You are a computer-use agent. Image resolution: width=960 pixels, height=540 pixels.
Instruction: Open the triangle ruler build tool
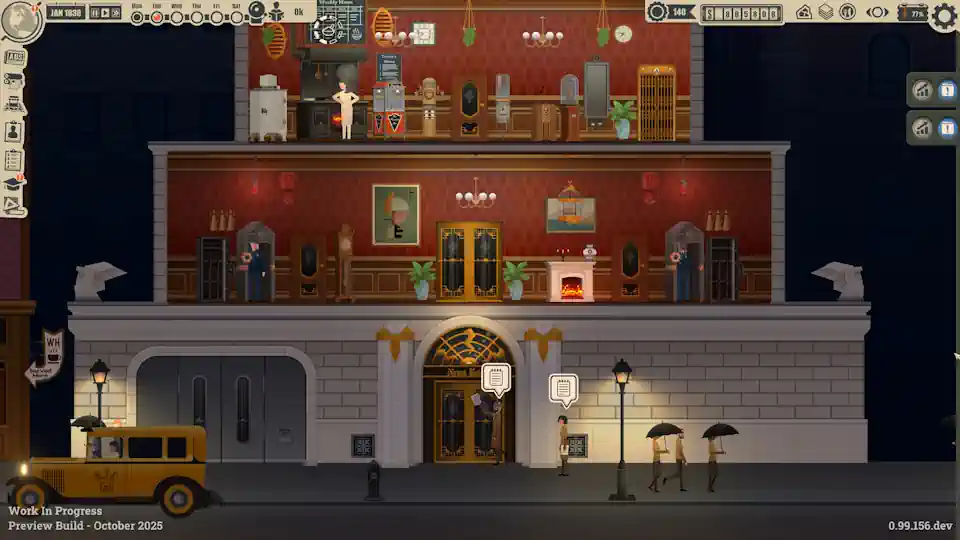tap(14, 205)
